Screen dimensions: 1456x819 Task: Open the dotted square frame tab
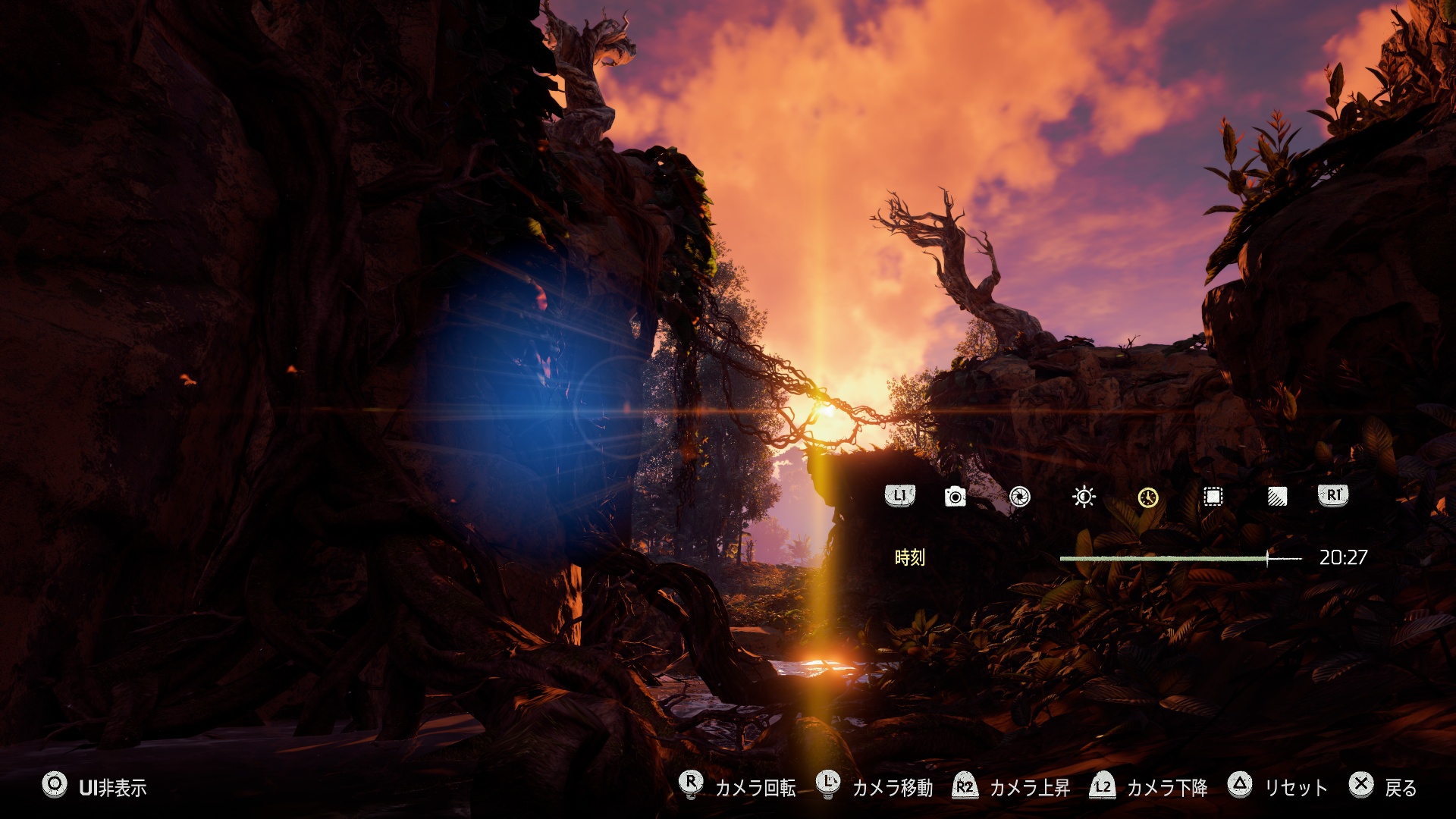(x=1213, y=497)
